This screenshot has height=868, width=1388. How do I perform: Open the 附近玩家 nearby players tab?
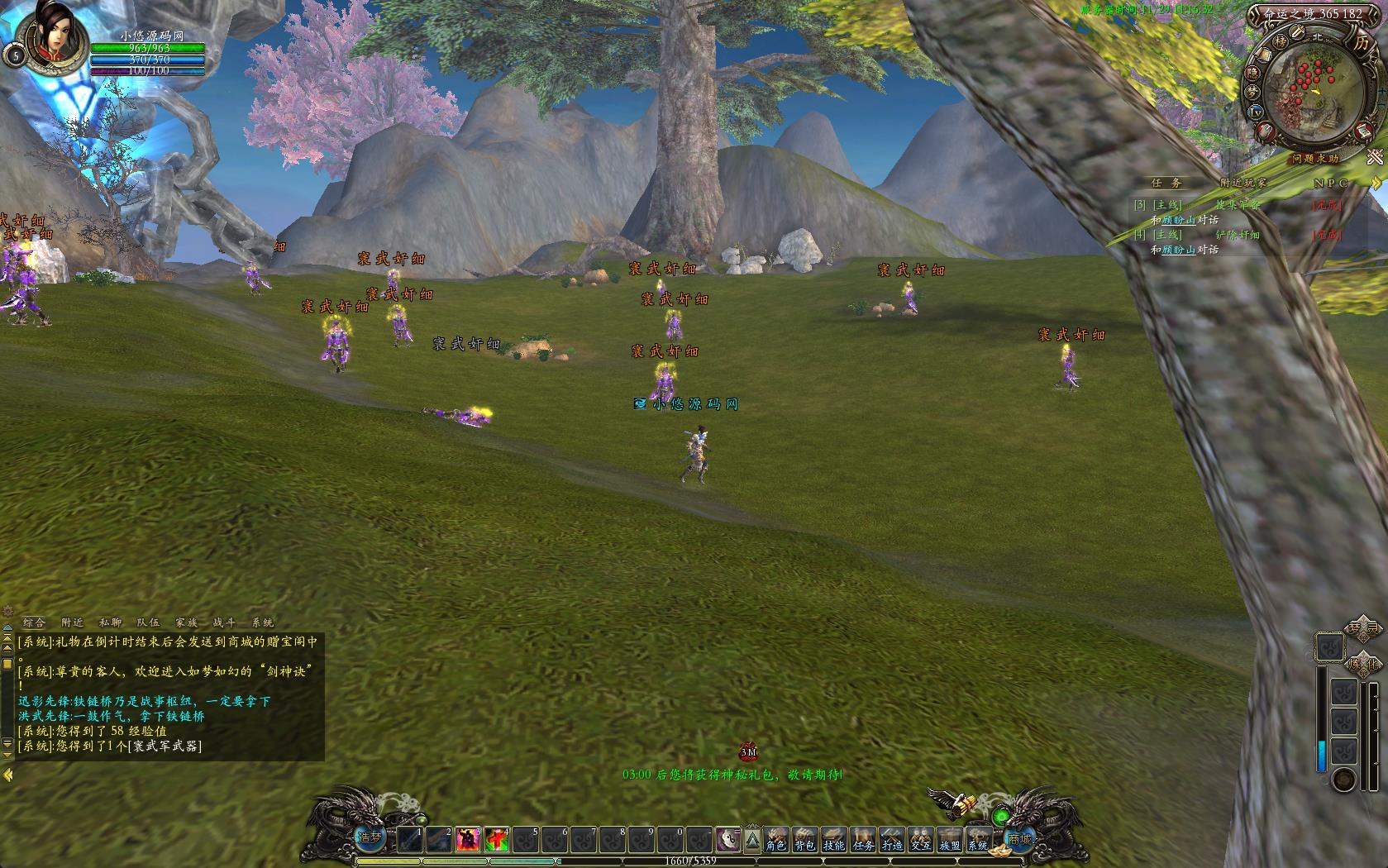click(x=1243, y=183)
